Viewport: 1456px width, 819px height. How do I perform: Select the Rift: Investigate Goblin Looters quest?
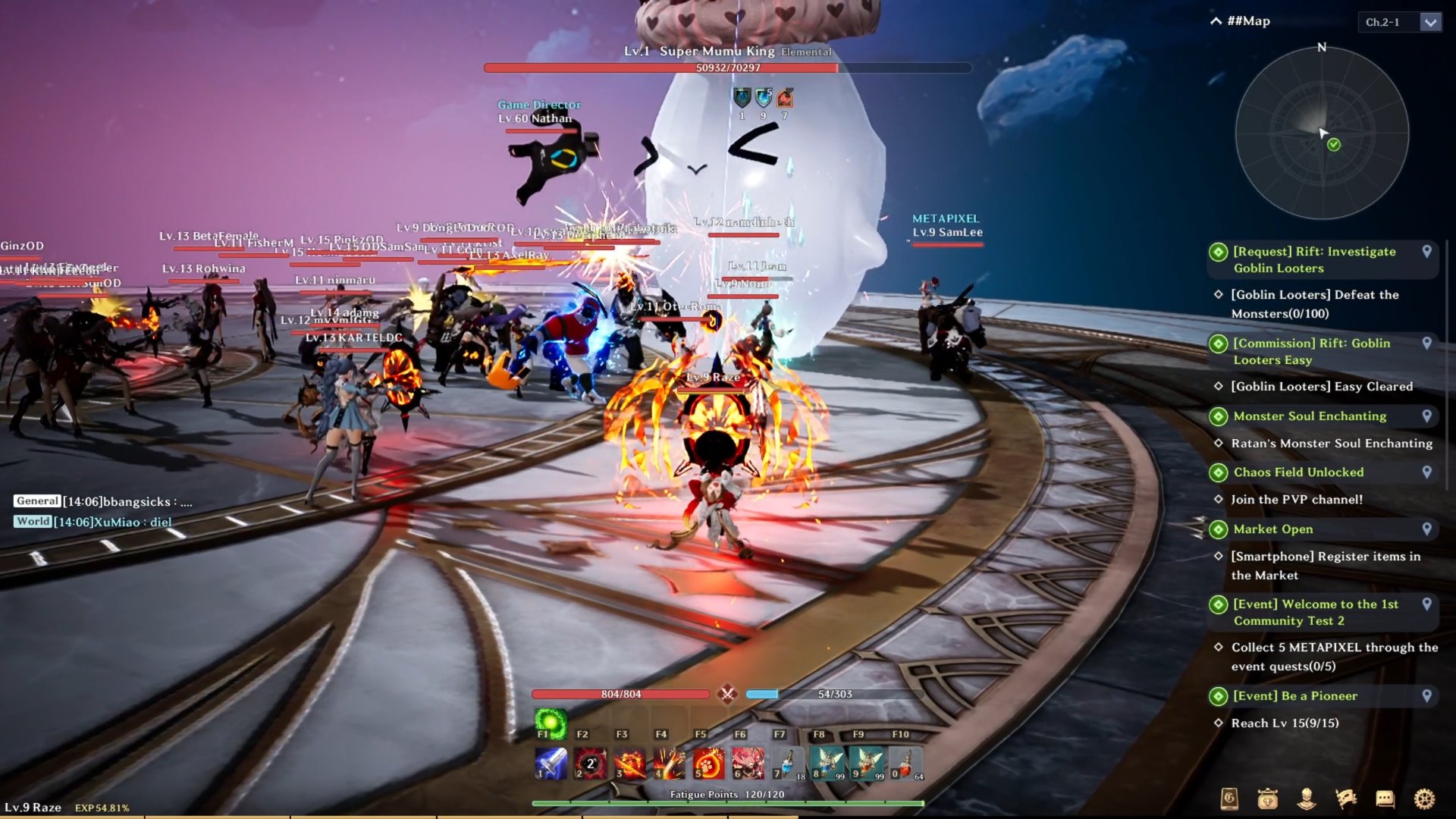(1314, 259)
